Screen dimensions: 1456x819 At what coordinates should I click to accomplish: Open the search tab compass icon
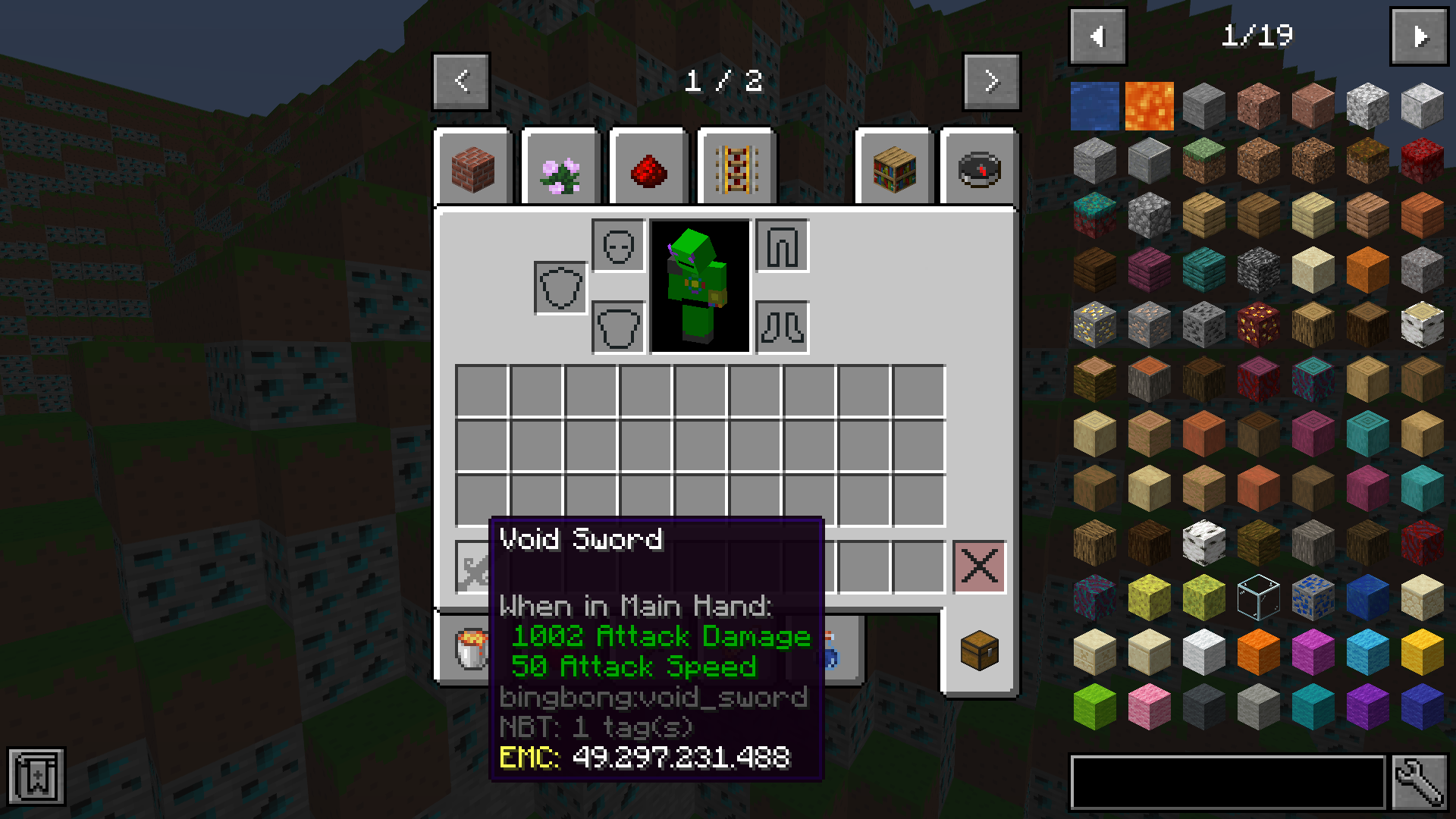[x=978, y=168]
